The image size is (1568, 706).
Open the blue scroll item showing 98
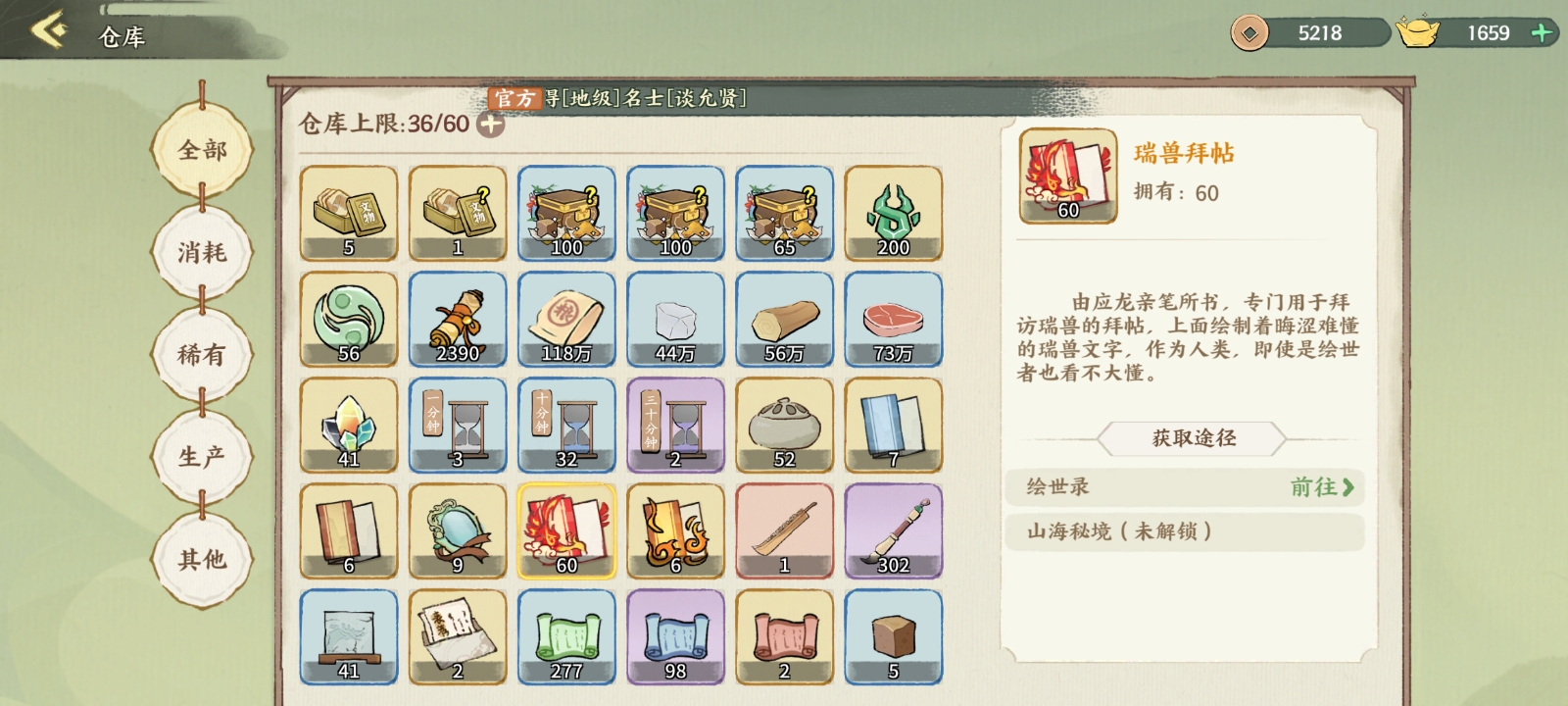(675, 636)
